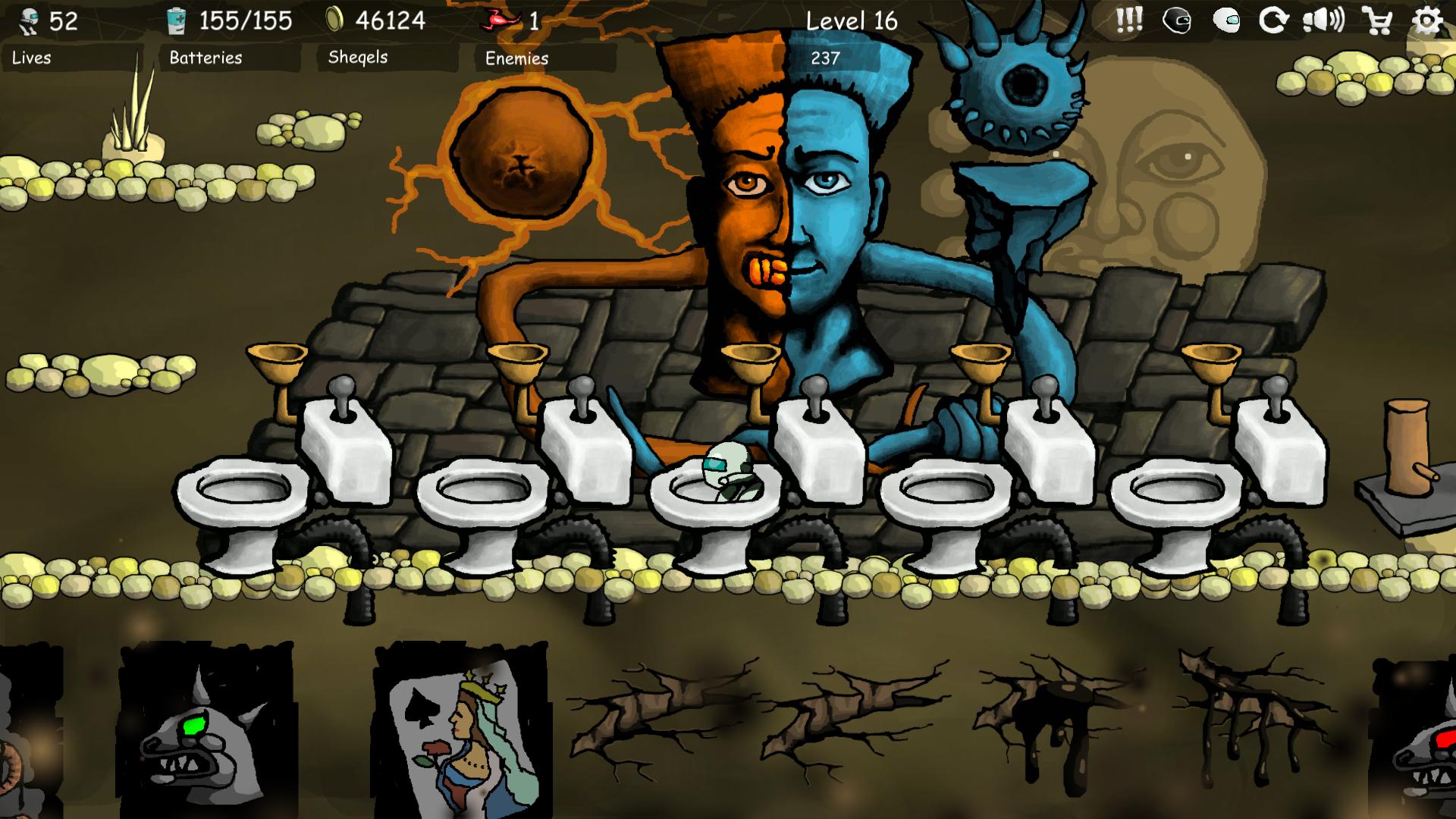This screenshot has height=819, width=1456.
Task: Open the shop cart
Action: pyautogui.click(x=1376, y=21)
